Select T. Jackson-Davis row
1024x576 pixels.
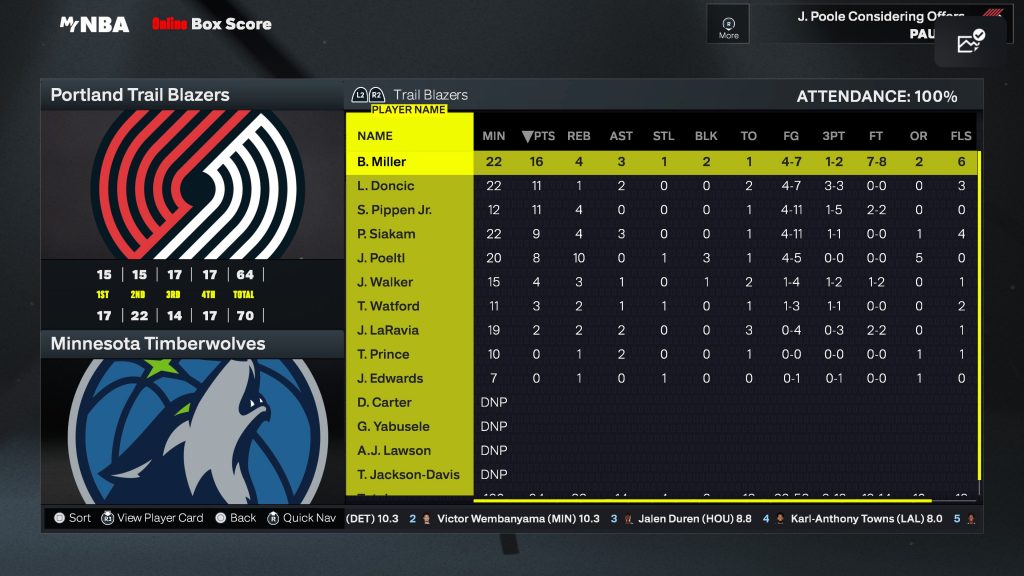pos(408,474)
